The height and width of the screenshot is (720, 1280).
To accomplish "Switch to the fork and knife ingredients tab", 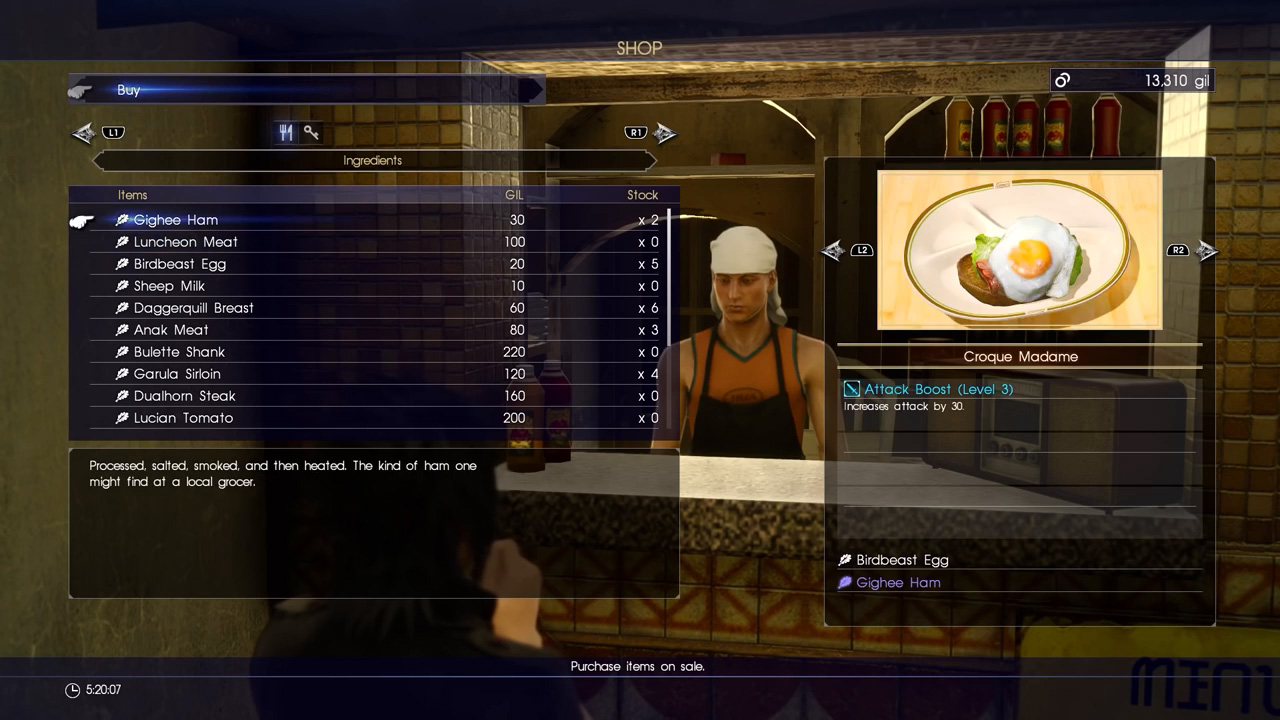I will (286, 132).
